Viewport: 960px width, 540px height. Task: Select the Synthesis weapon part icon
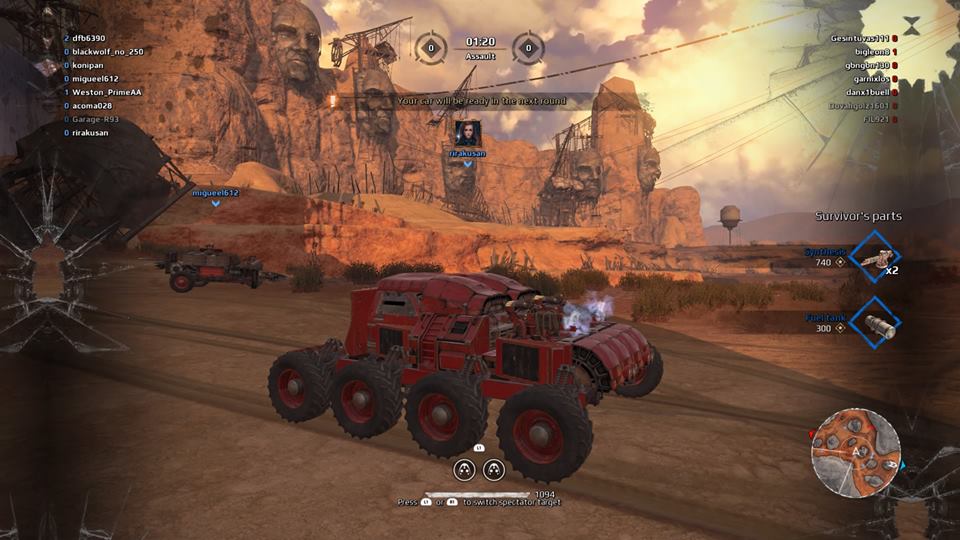pos(874,261)
